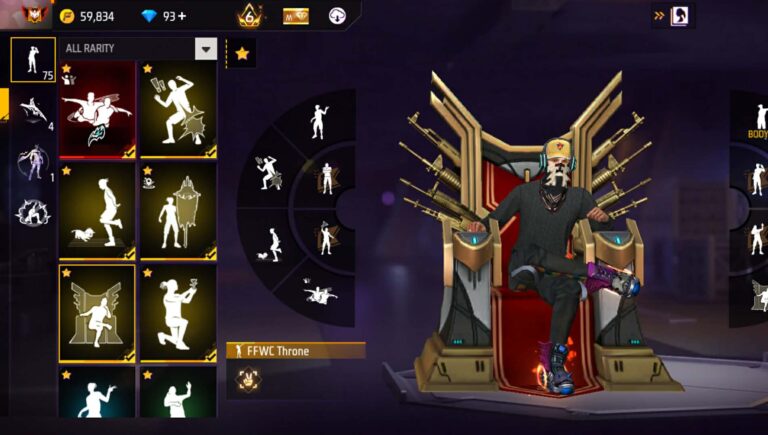Select the emotes category tab showing 75
This screenshot has height=435, width=768.
point(33,59)
